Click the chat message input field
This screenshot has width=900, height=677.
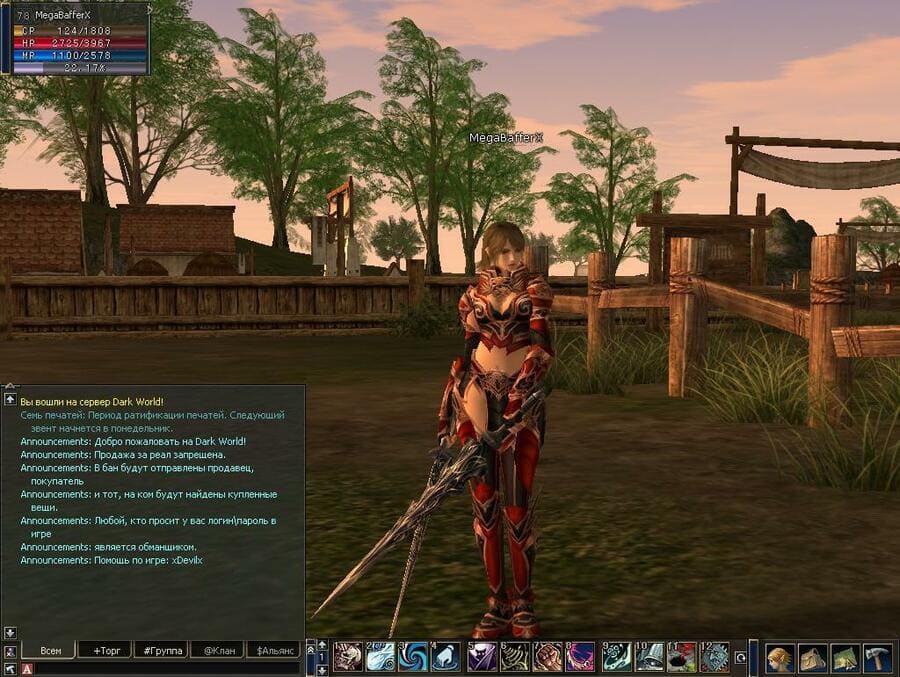165,669
